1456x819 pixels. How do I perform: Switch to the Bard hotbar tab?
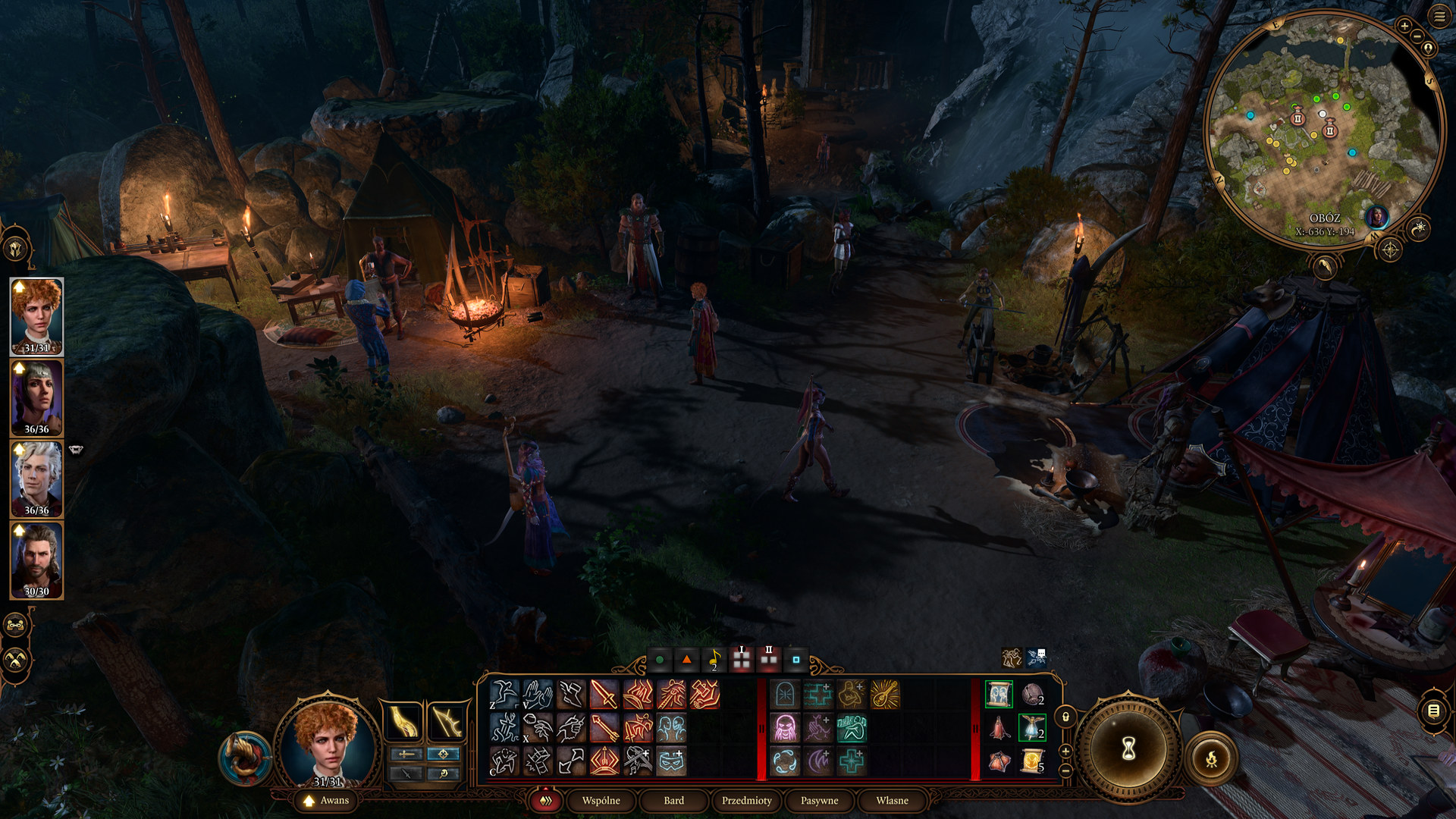673,800
